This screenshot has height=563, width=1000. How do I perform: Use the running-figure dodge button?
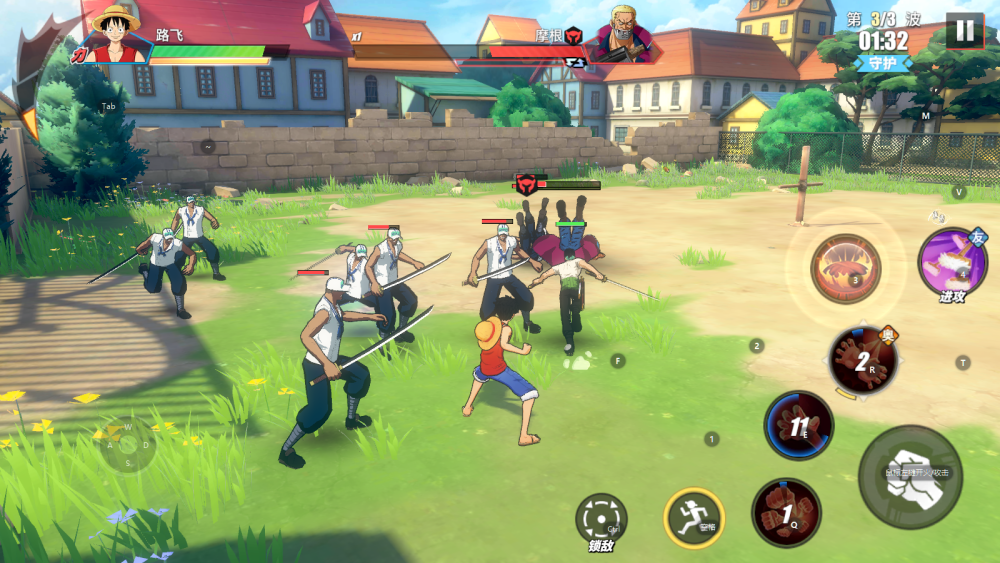pos(694,517)
